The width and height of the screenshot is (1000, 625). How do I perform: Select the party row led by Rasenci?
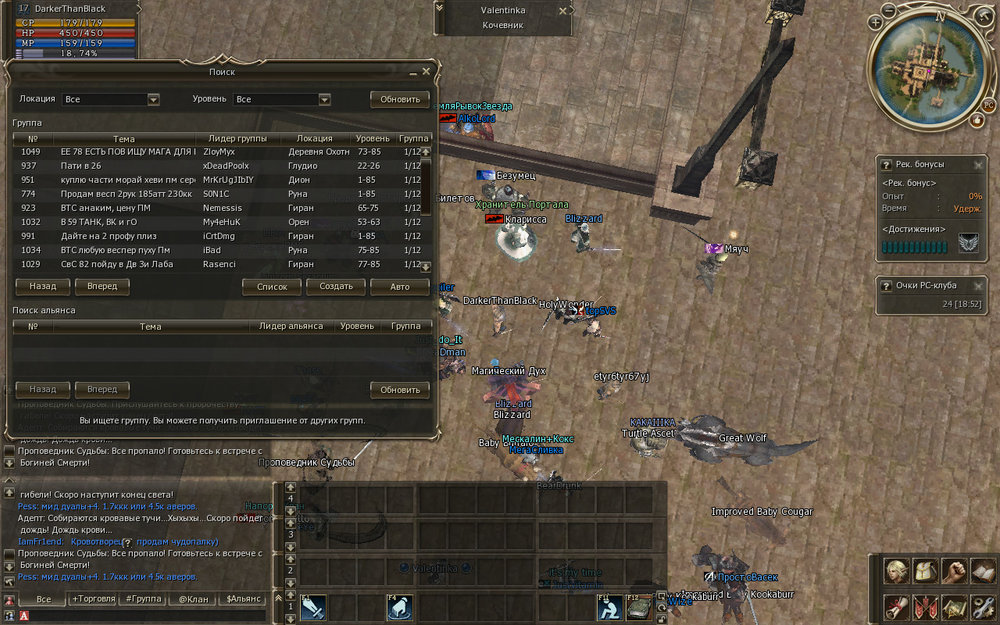point(220,264)
